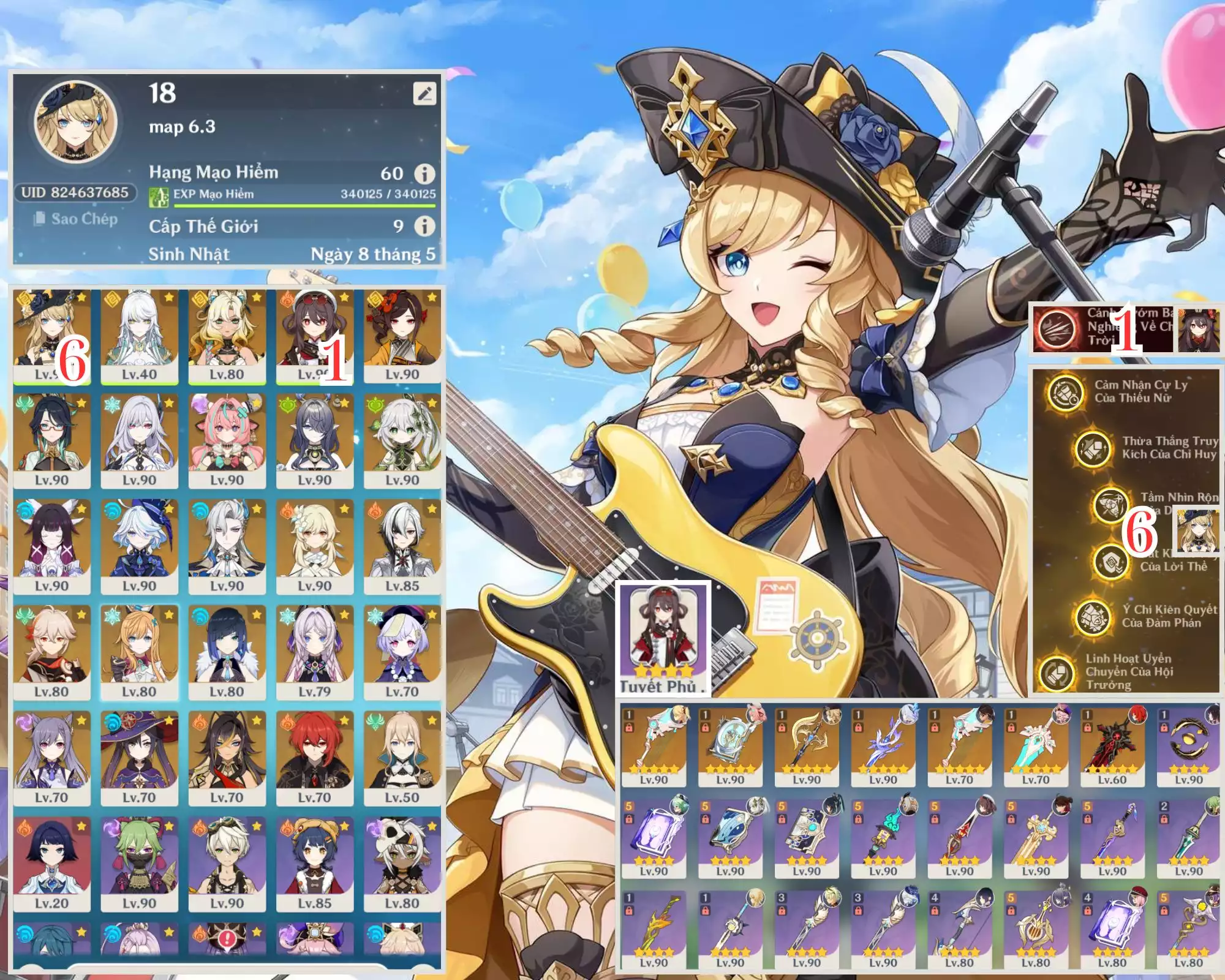Click the pencil edit signature button
This screenshot has width=1225, height=980.
424,94
